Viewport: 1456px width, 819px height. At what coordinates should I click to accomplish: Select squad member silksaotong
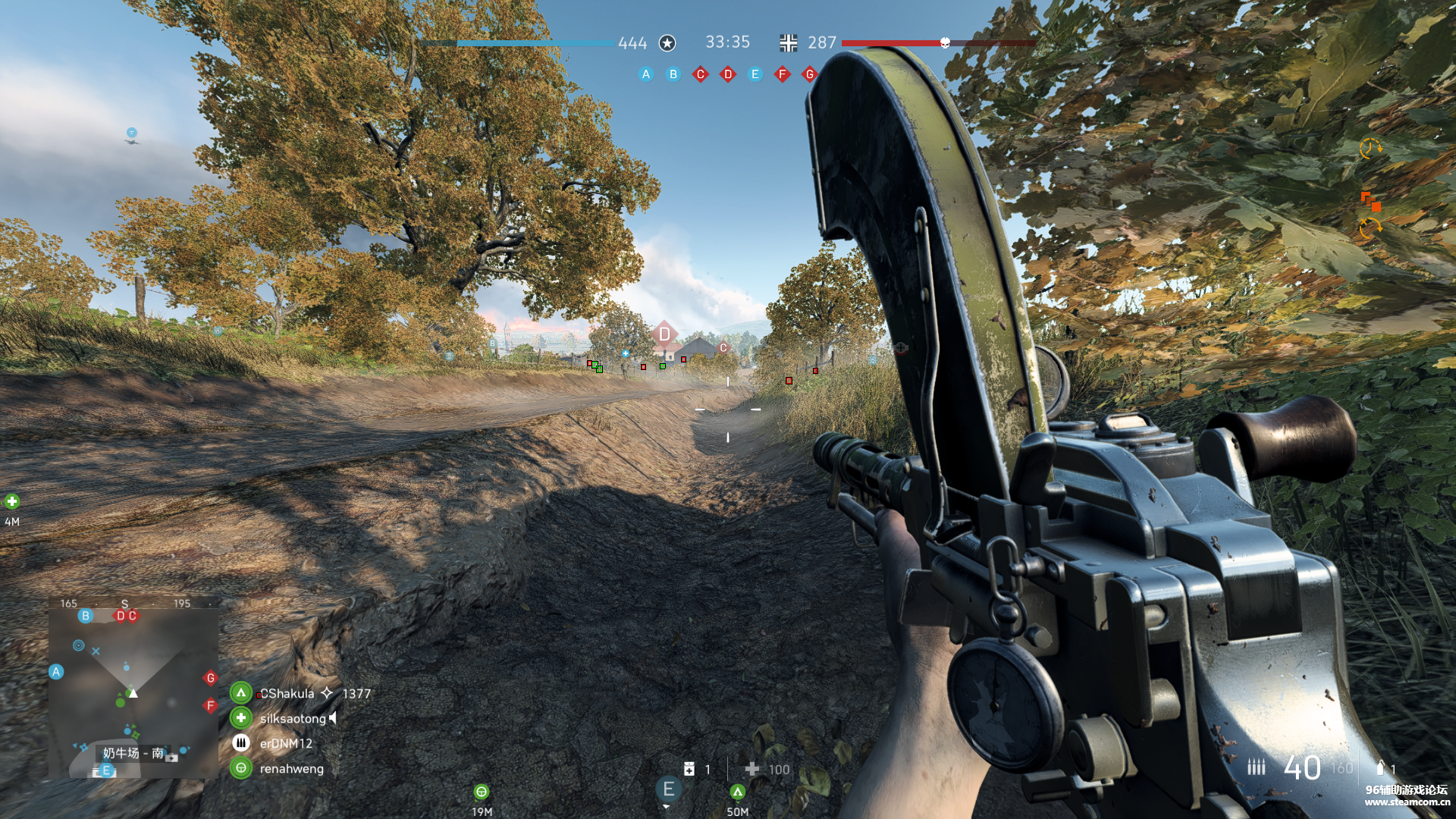293,718
